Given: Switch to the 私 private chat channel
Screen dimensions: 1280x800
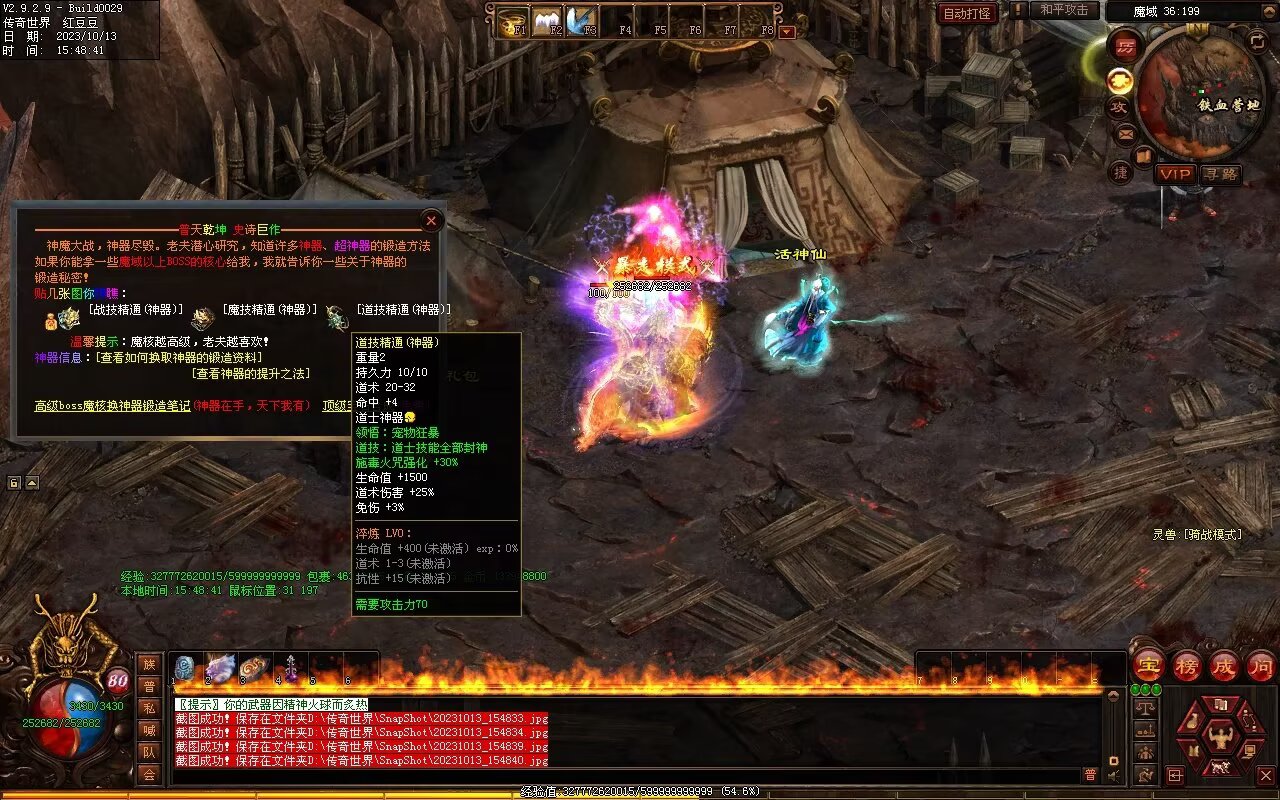Looking at the screenshot, I should [x=149, y=708].
